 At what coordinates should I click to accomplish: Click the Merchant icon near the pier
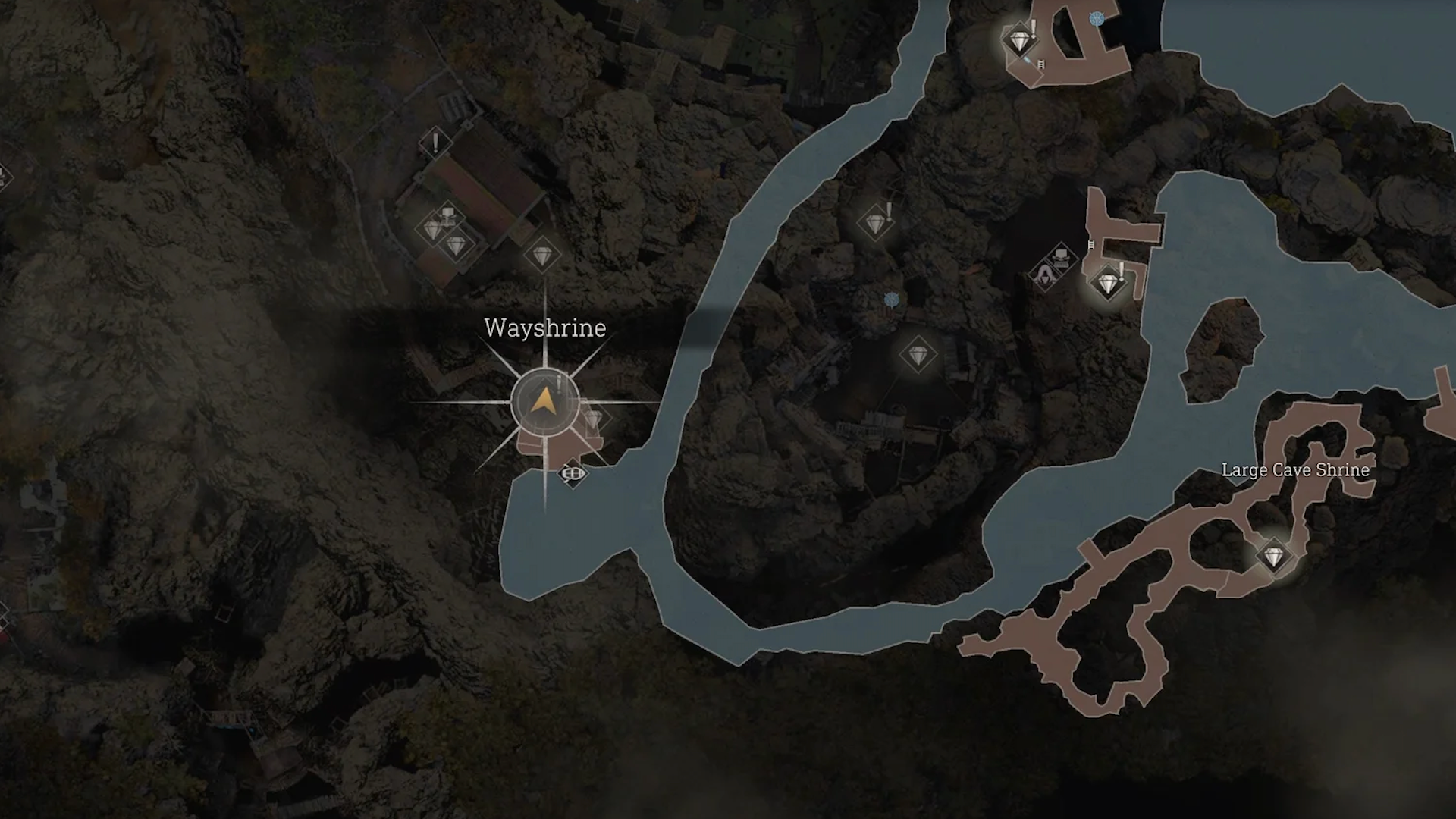click(1046, 275)
